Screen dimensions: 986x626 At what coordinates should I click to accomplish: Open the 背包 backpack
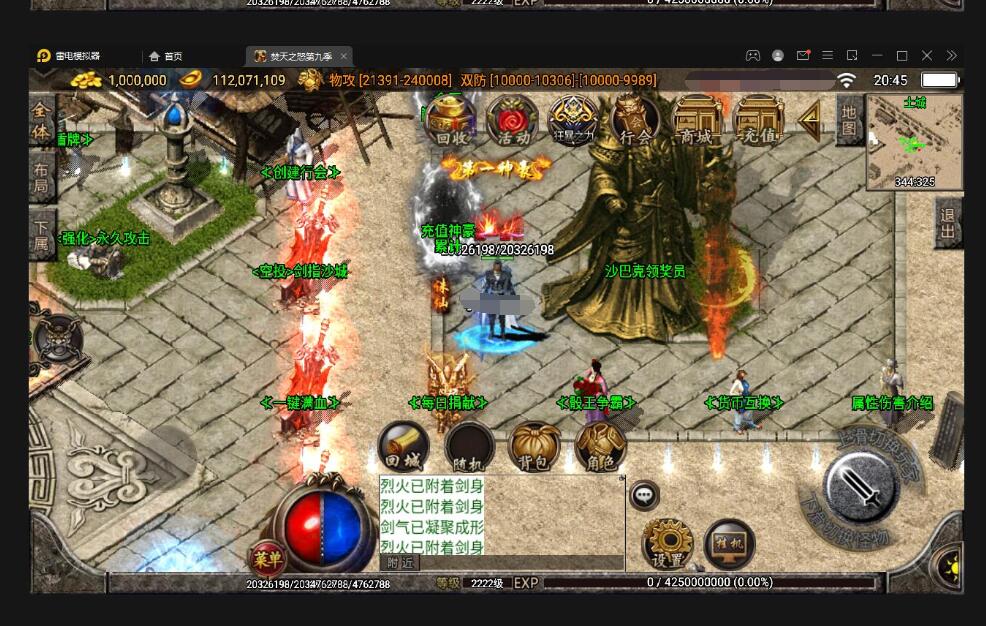pos(535,448)
